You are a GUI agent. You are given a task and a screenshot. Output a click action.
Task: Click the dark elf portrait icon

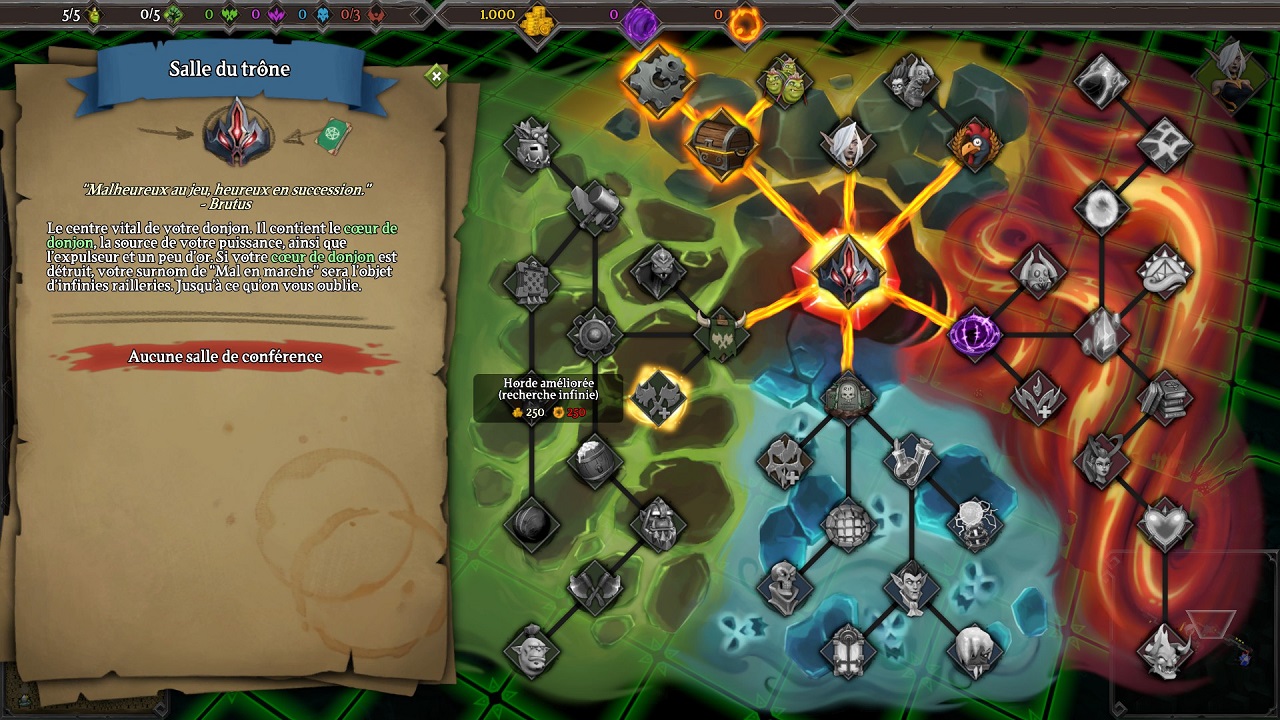click(1231, 76)
